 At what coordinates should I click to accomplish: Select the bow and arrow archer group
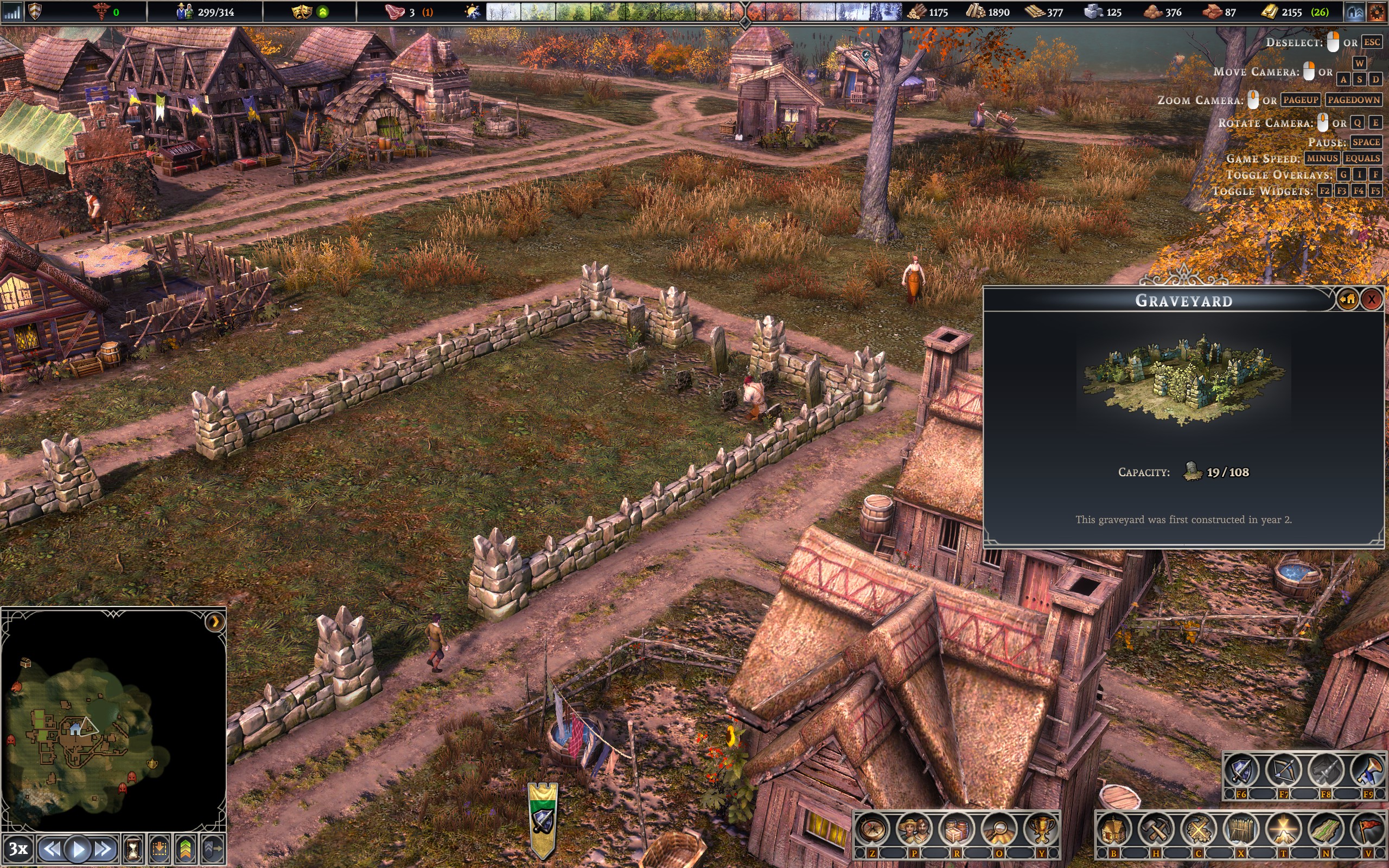coord(1283,770)
